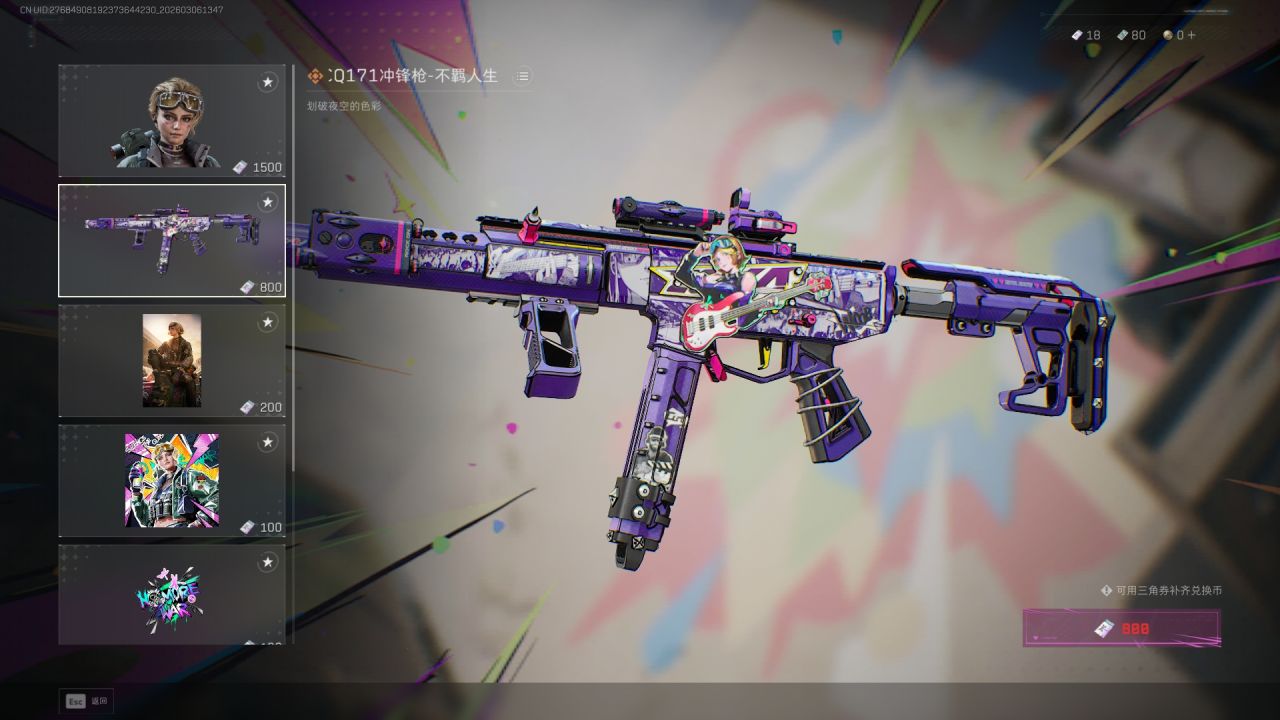Image resolution: width=1280 pixels, height=720 pixels.
Task: Mark the 100-ticket avatar with its star
Action: coord(267,442)
